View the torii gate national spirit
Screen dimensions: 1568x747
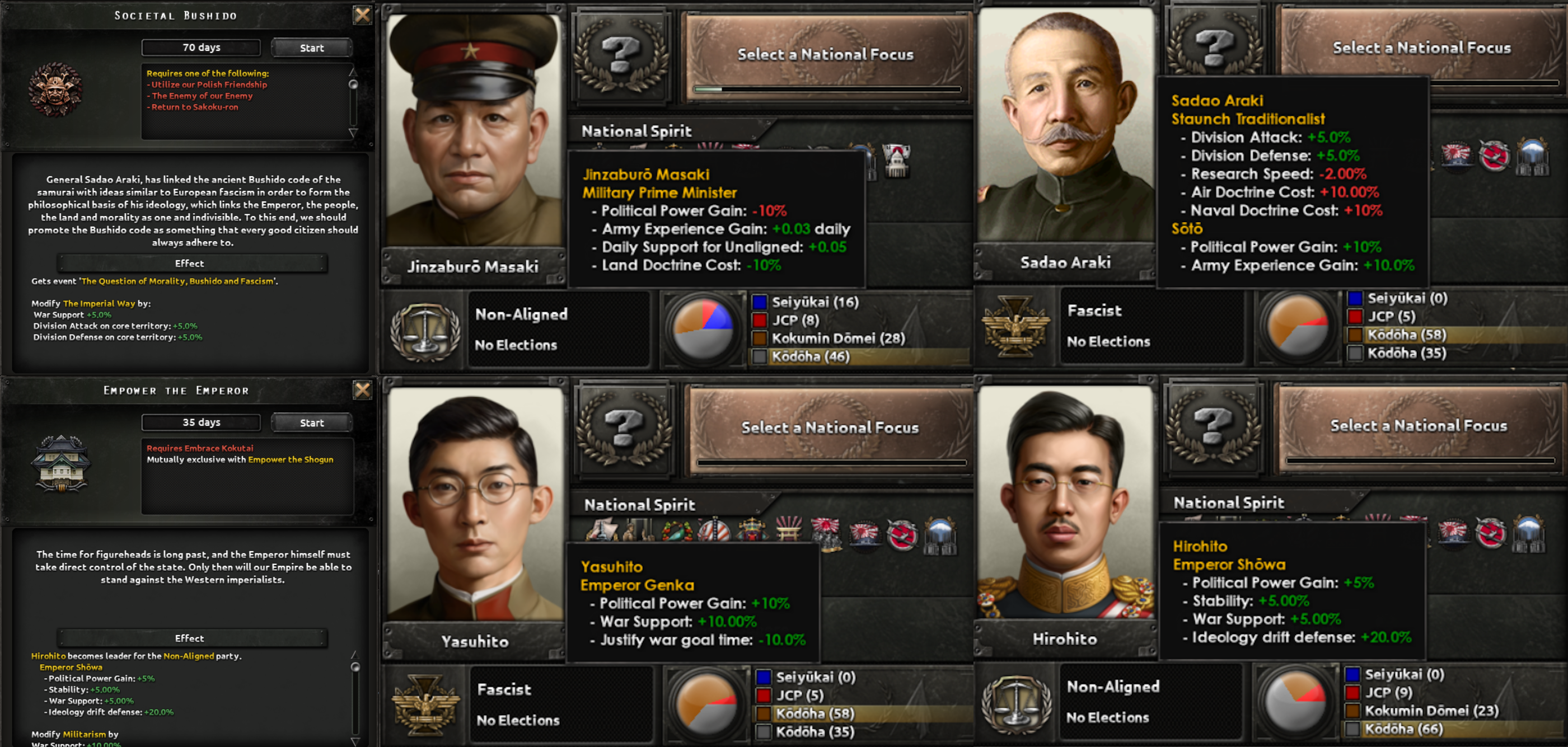tap(790, 530)
